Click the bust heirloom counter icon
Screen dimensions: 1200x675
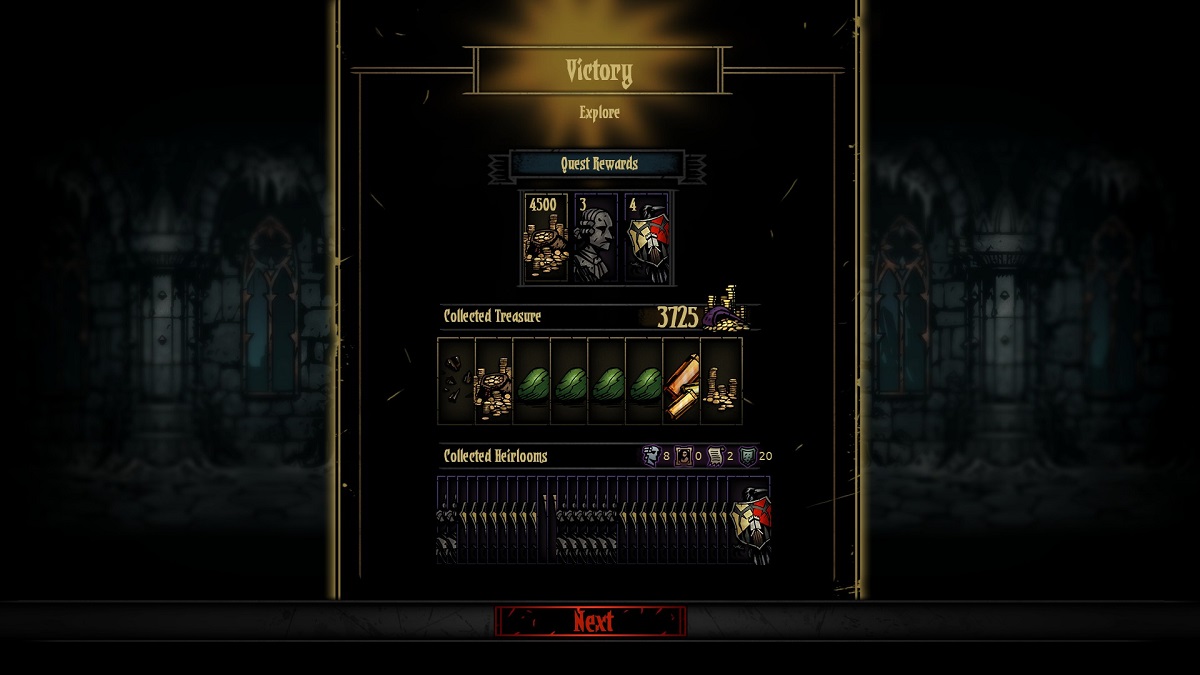tap(650, 456)
